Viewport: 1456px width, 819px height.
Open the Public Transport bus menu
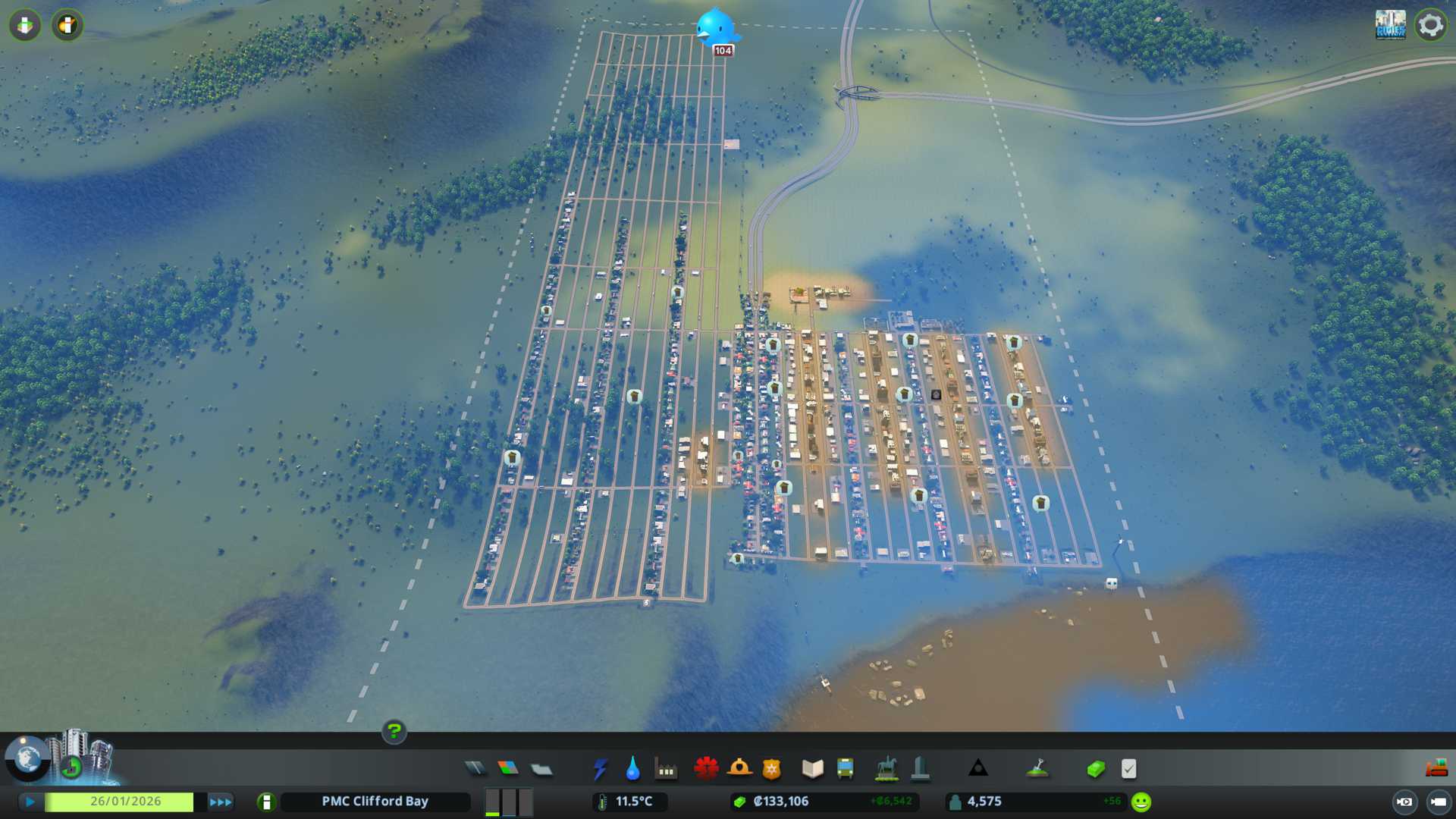(845, 769)
